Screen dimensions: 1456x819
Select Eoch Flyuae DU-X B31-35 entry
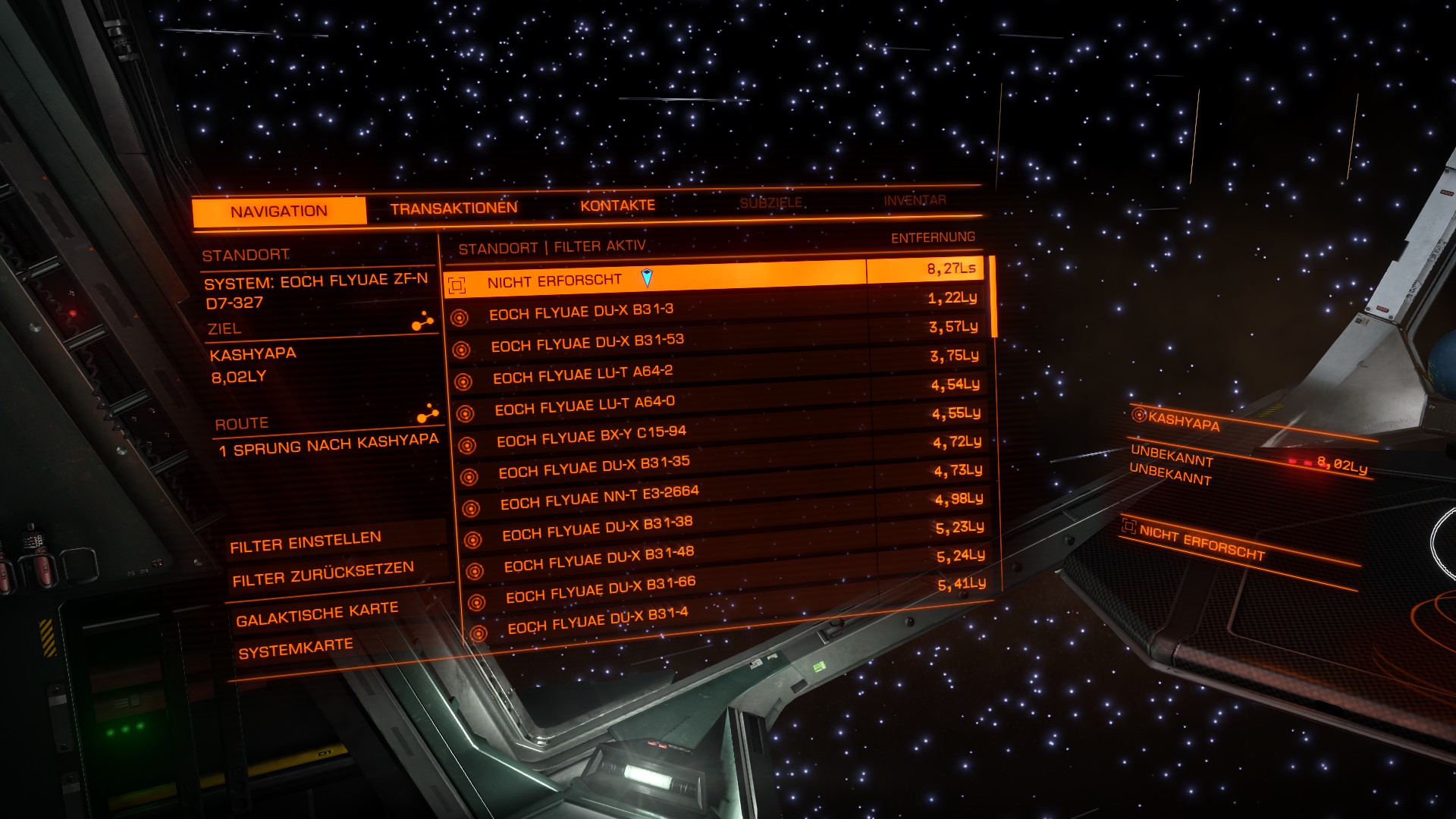tap(594, 466)
